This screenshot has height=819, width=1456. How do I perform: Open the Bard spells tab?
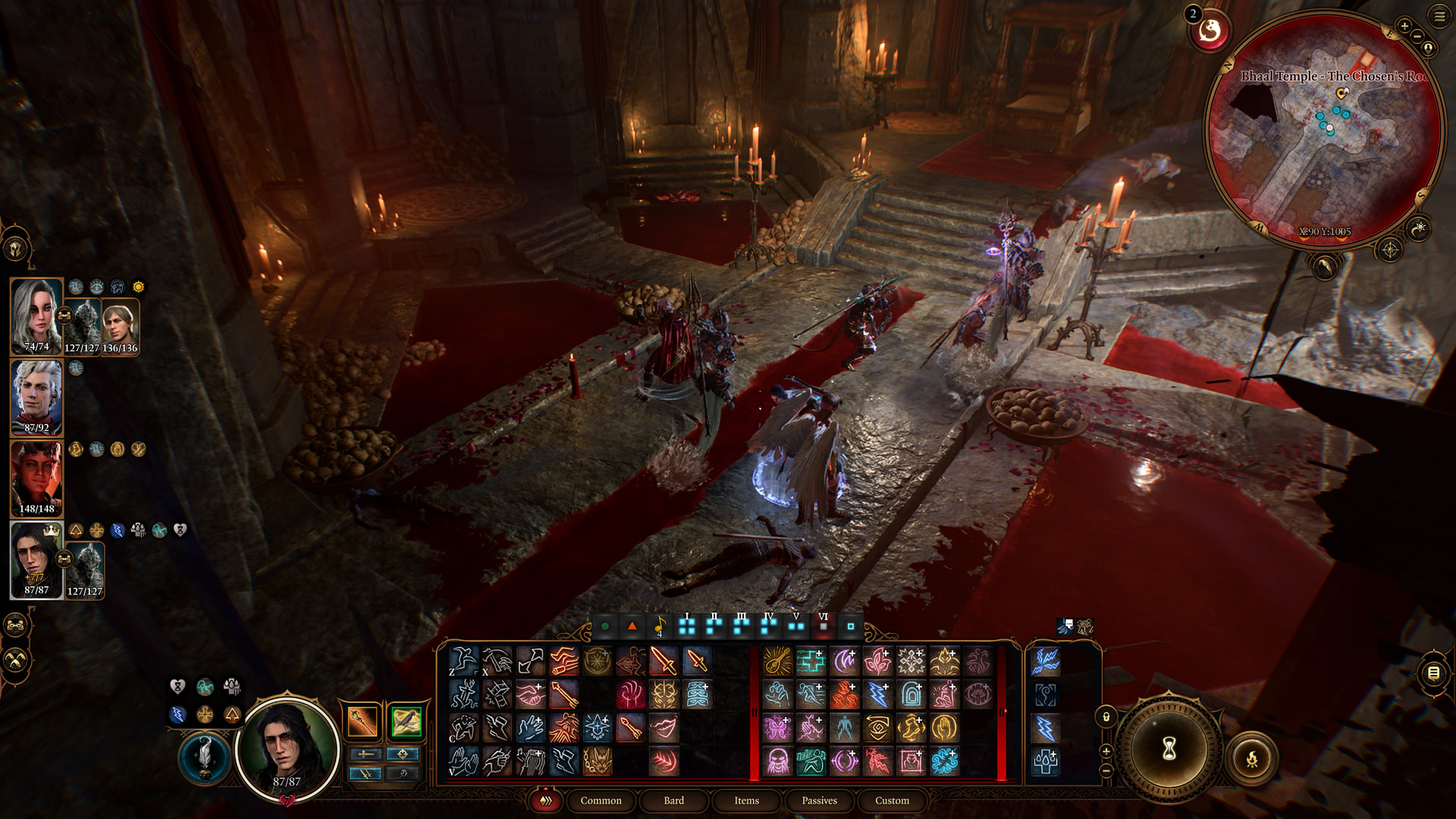(673, 800)
